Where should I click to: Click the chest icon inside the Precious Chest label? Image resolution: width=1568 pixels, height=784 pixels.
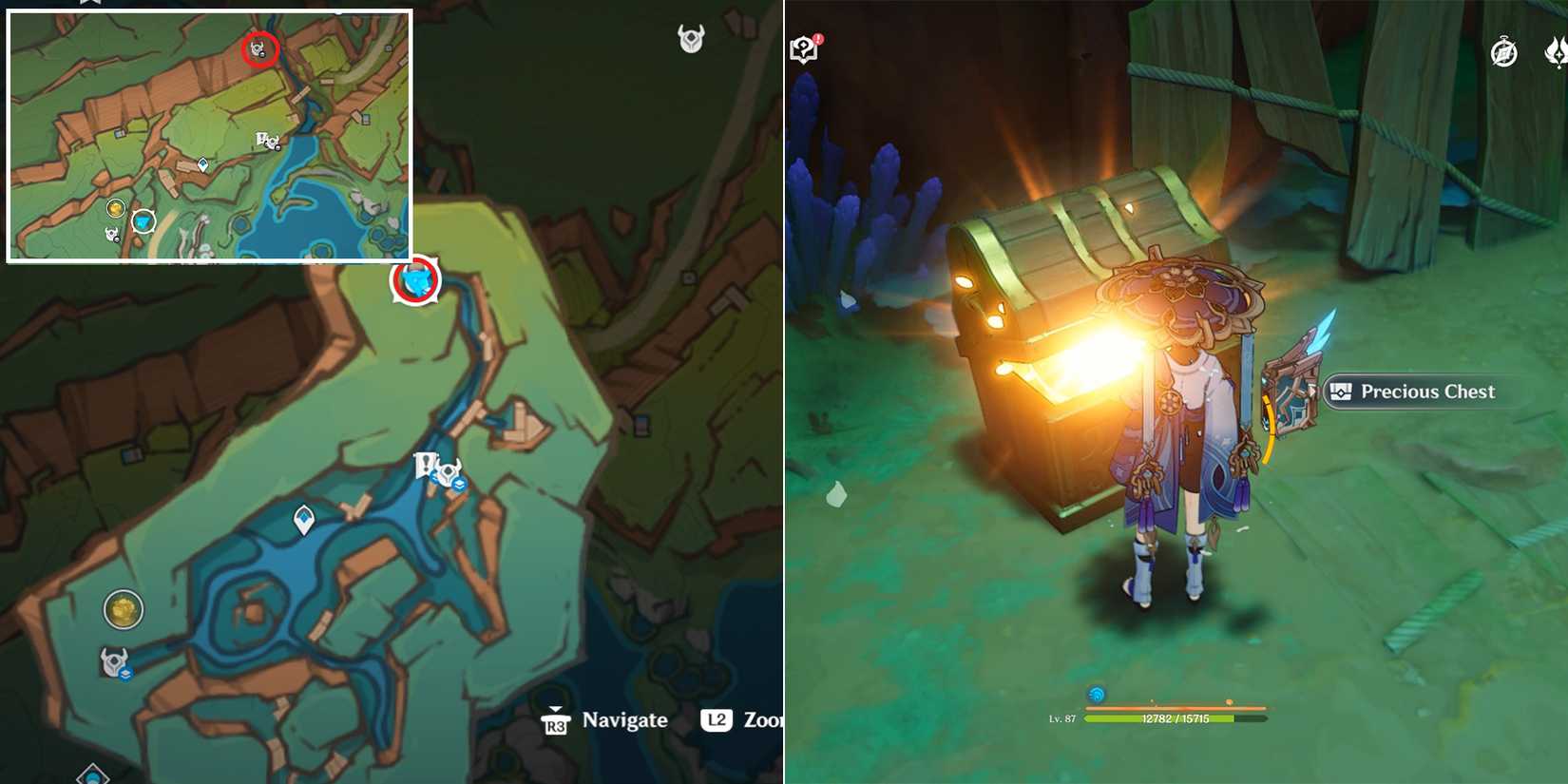[x=1340, y=392]
